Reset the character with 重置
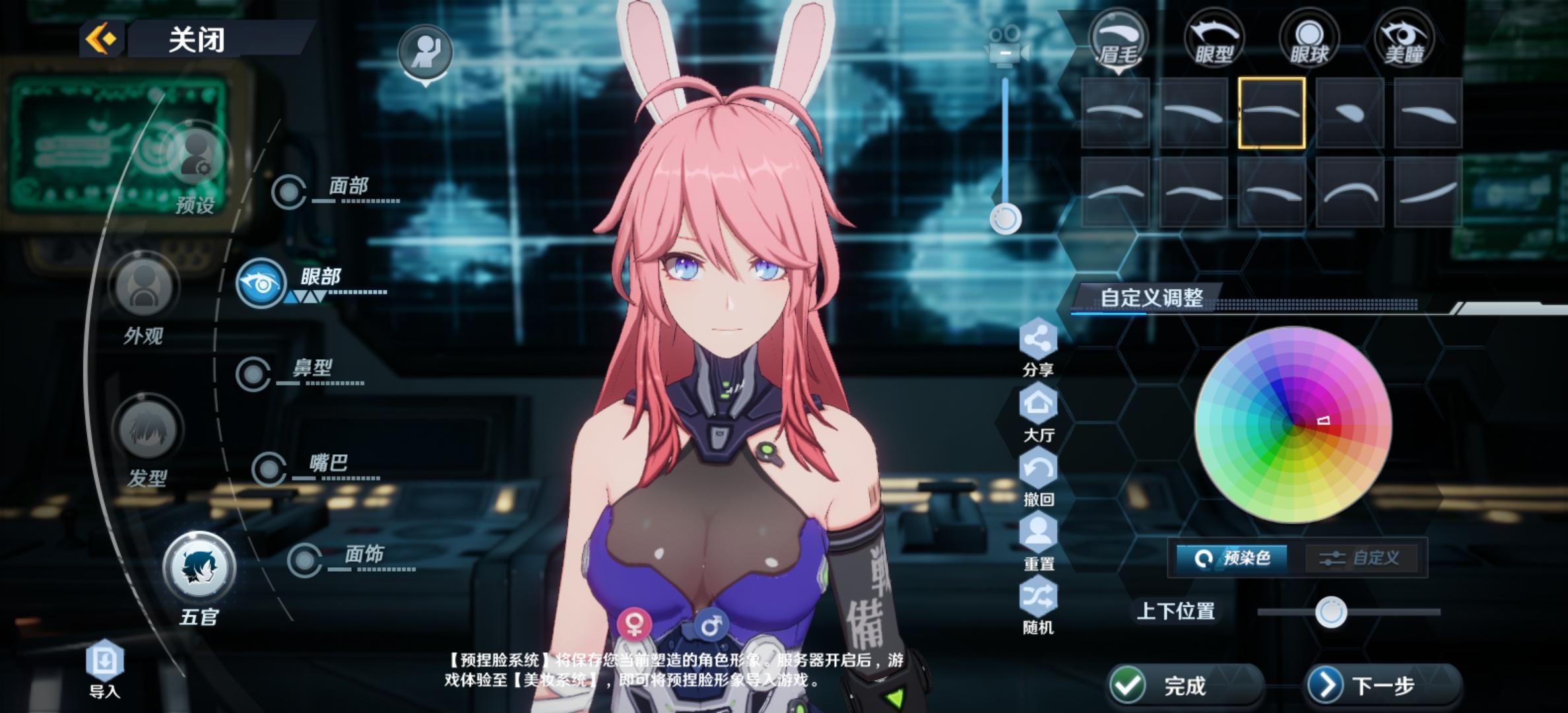This screenshot has height=713, width=1568. point(1038,541)
